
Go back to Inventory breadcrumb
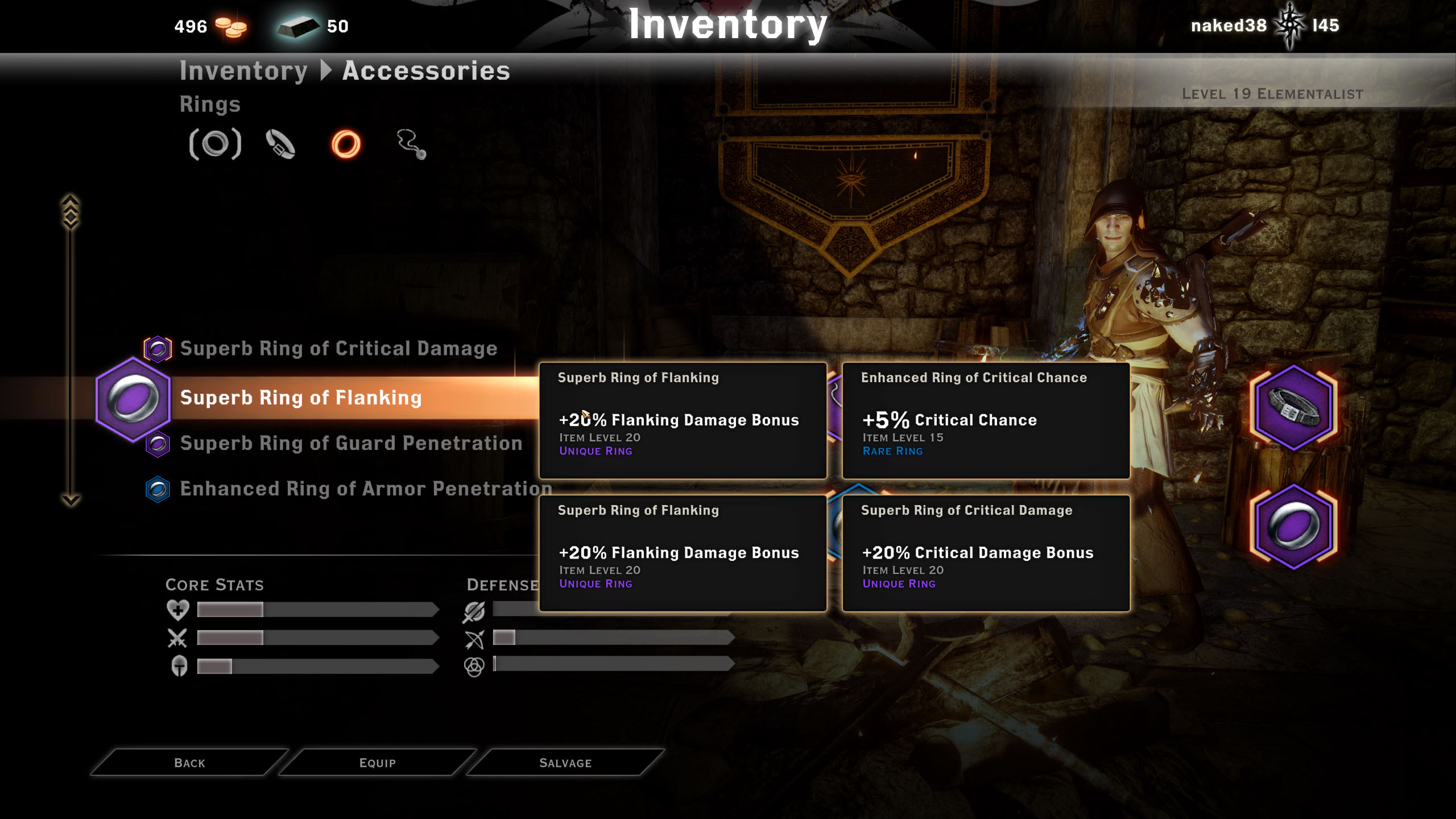(x=243, y=71)
